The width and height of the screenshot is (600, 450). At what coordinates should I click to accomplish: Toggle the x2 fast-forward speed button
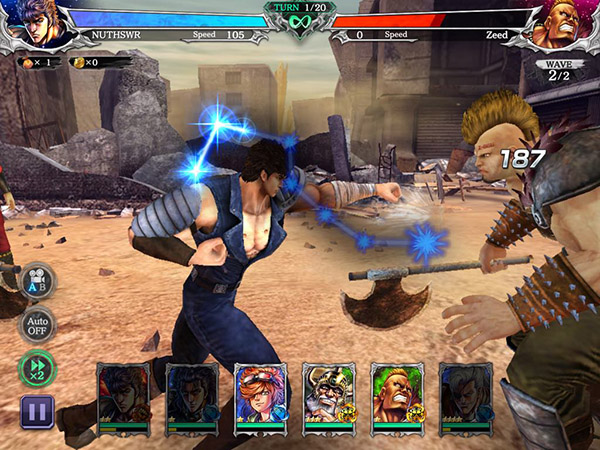37,368
